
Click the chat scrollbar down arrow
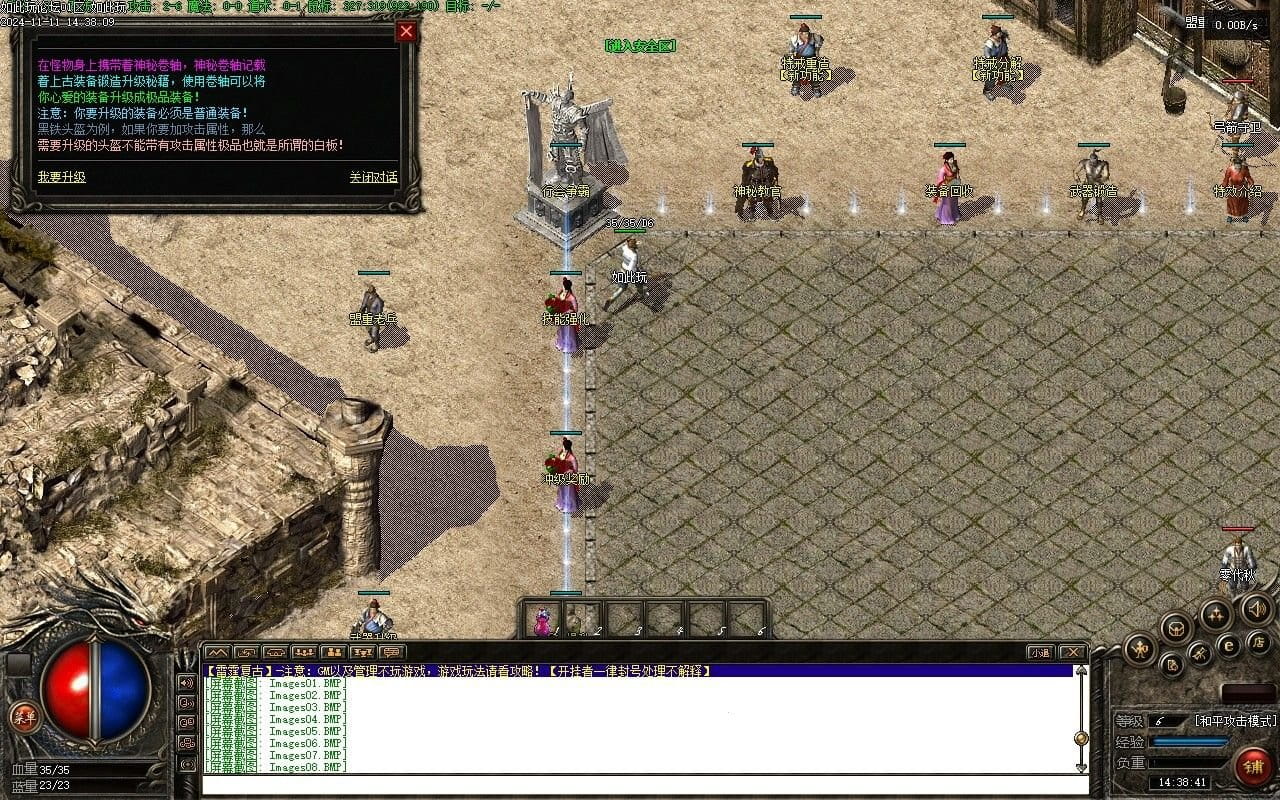pyautogui.click(x=1081, y=767)
